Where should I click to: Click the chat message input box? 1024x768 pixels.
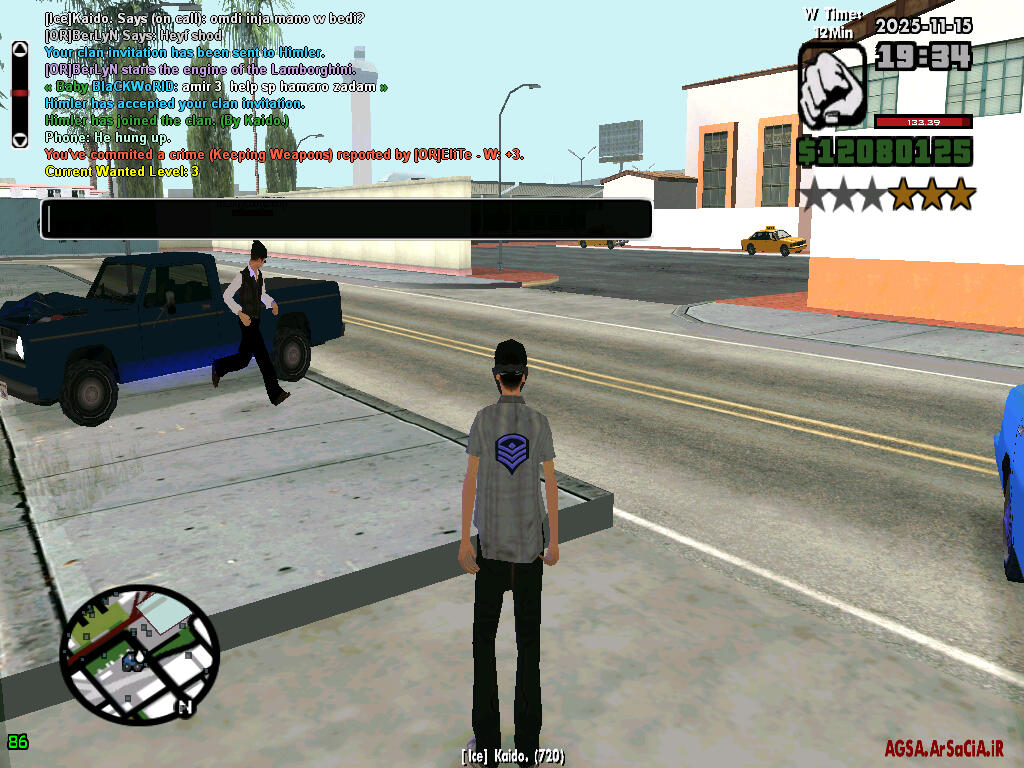coord(346,219)
